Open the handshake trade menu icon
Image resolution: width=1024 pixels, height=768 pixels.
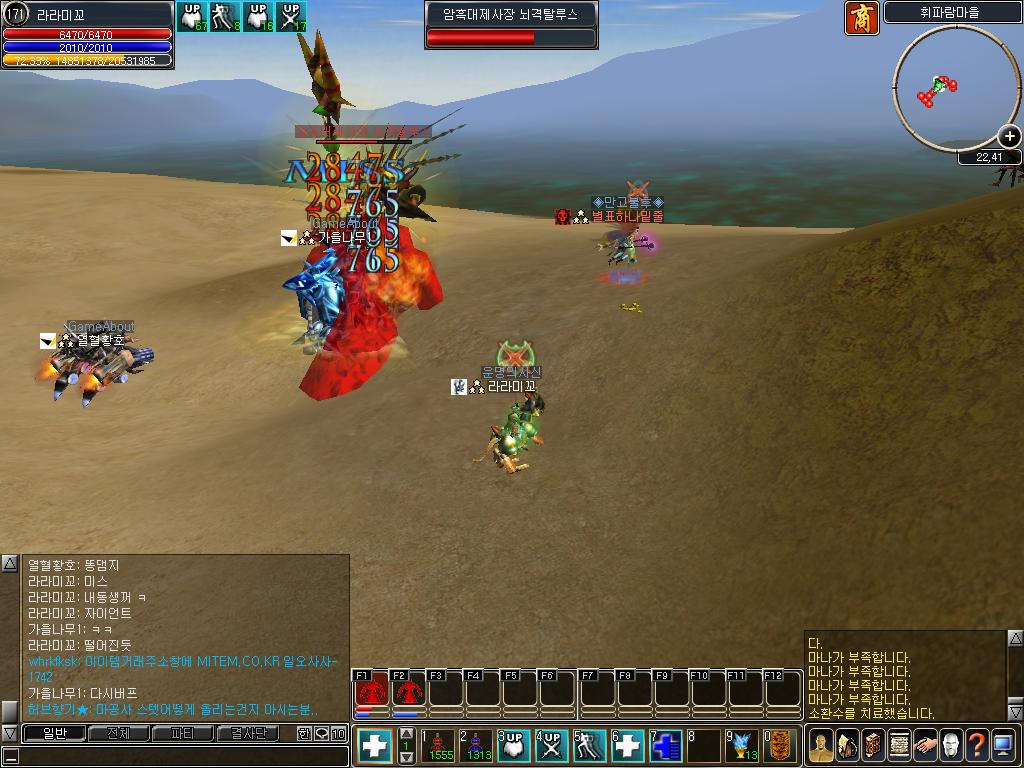click(x=925, y=746)
